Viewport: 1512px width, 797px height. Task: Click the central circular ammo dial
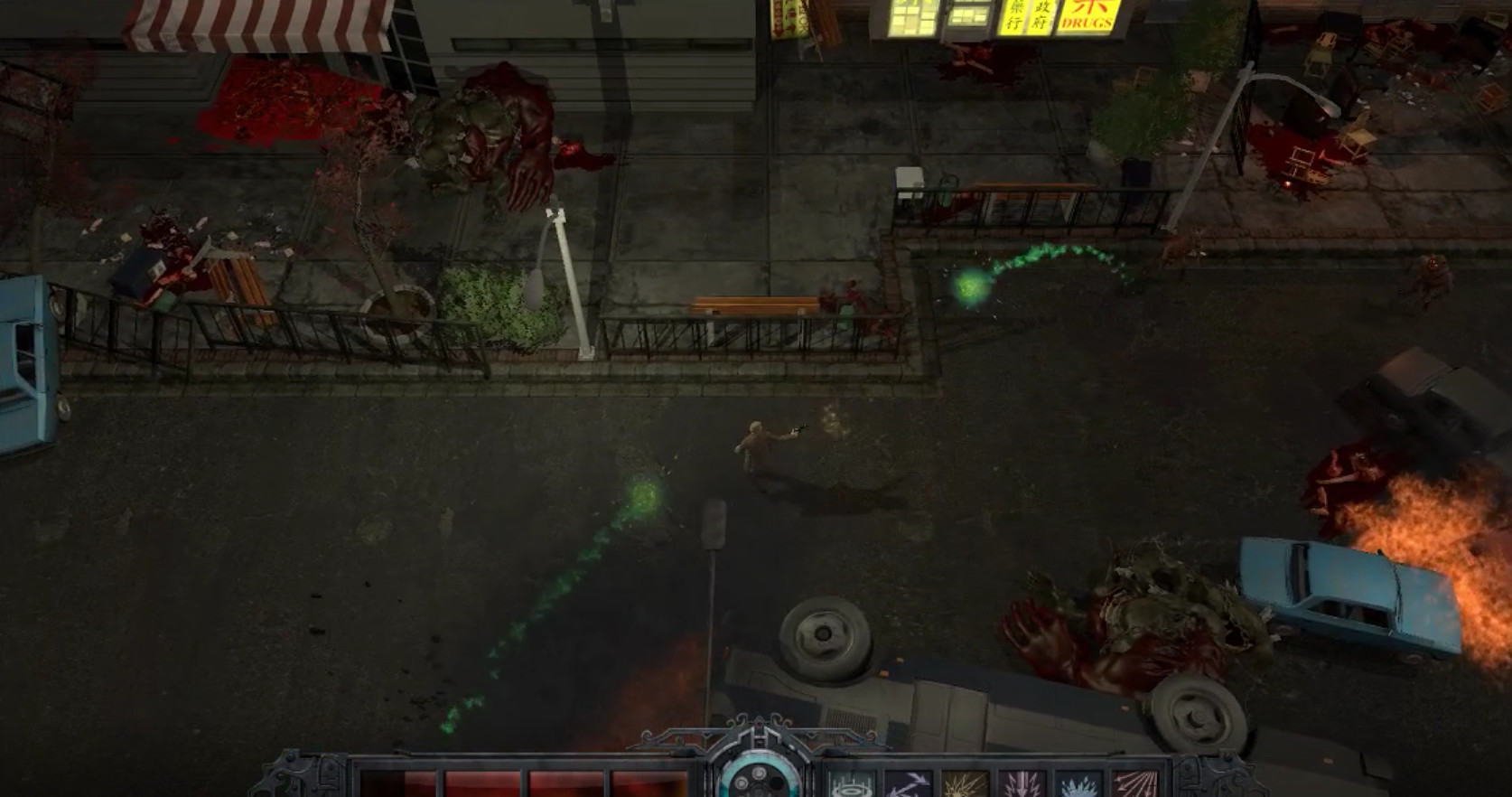coord(757,783)
